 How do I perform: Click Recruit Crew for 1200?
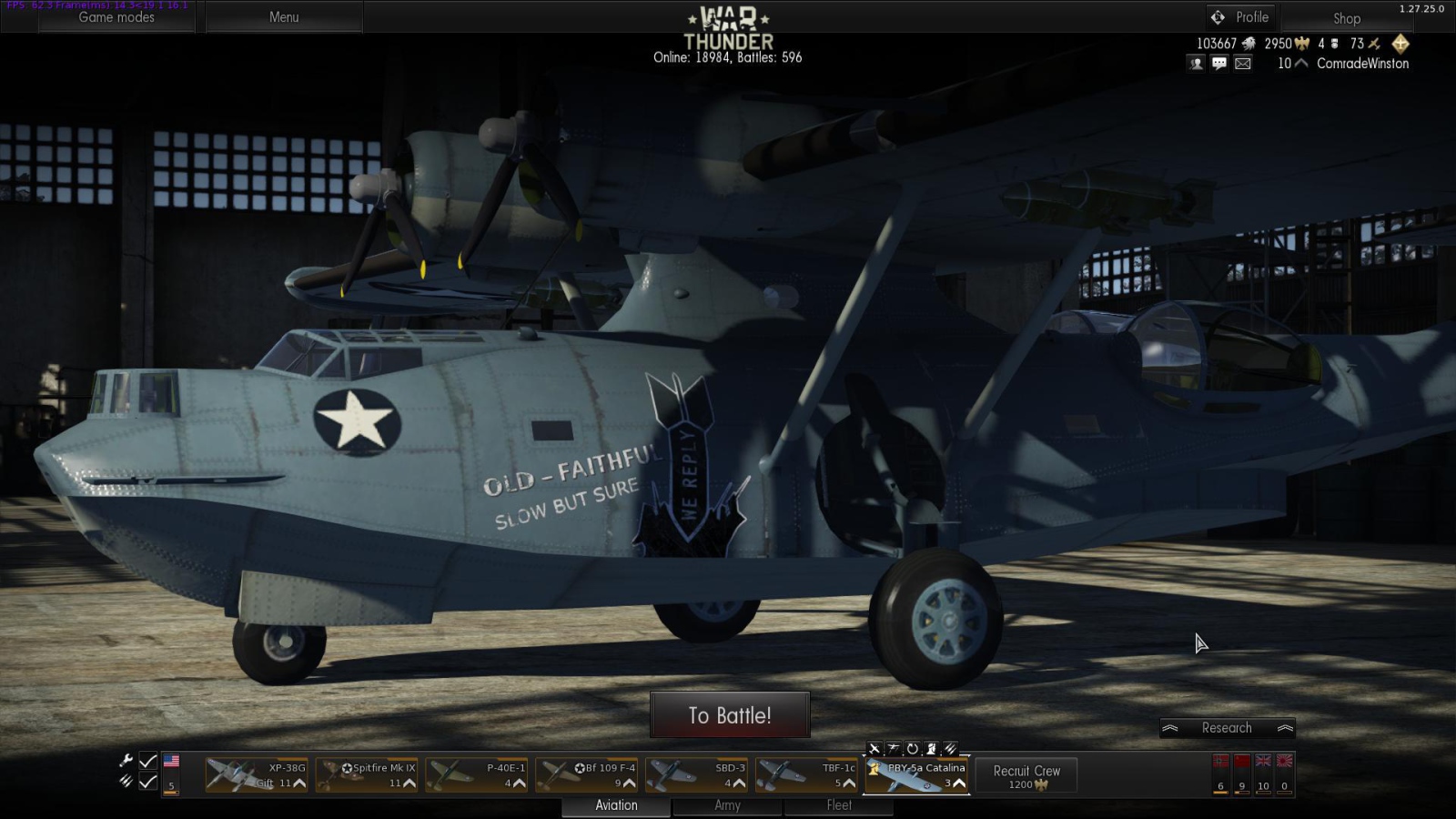(x=1025, y=773)
